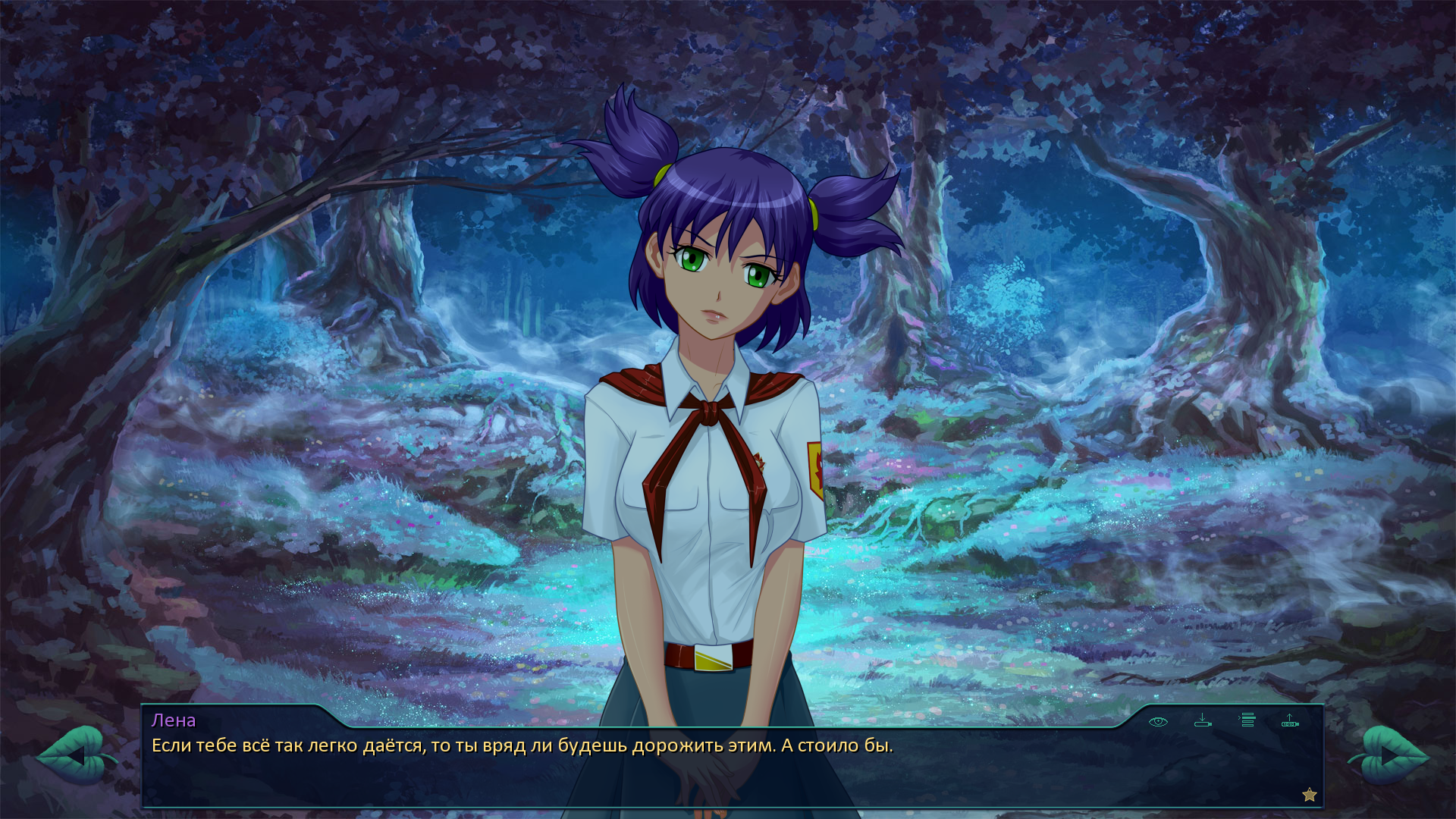This screenshot has width=1456, height=819.
Task: Save the game using the down-arrow icon
Action: pos(1203,720)
